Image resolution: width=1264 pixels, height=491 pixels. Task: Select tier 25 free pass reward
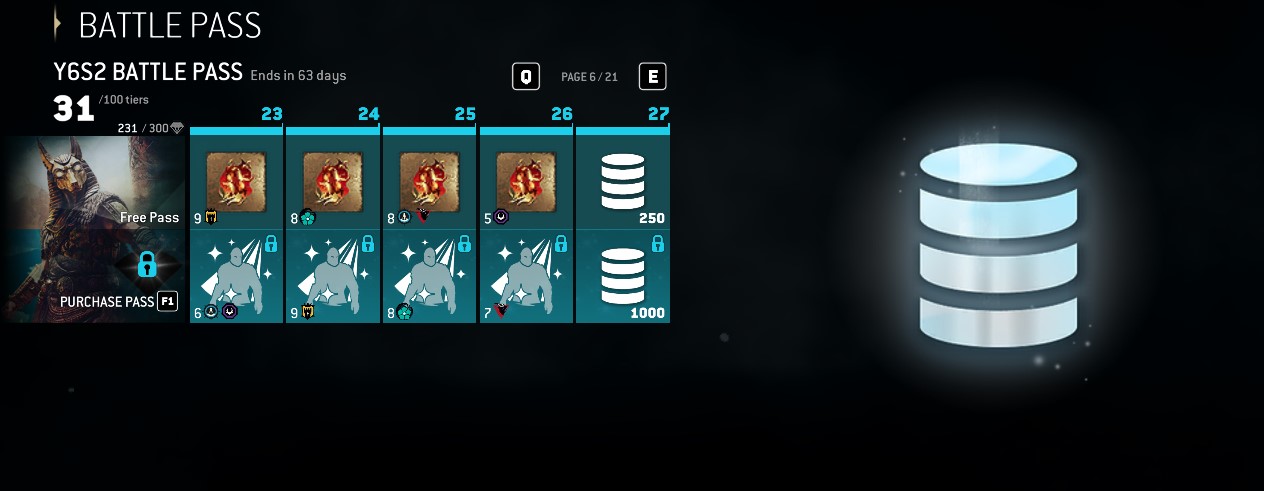point(430,182)
